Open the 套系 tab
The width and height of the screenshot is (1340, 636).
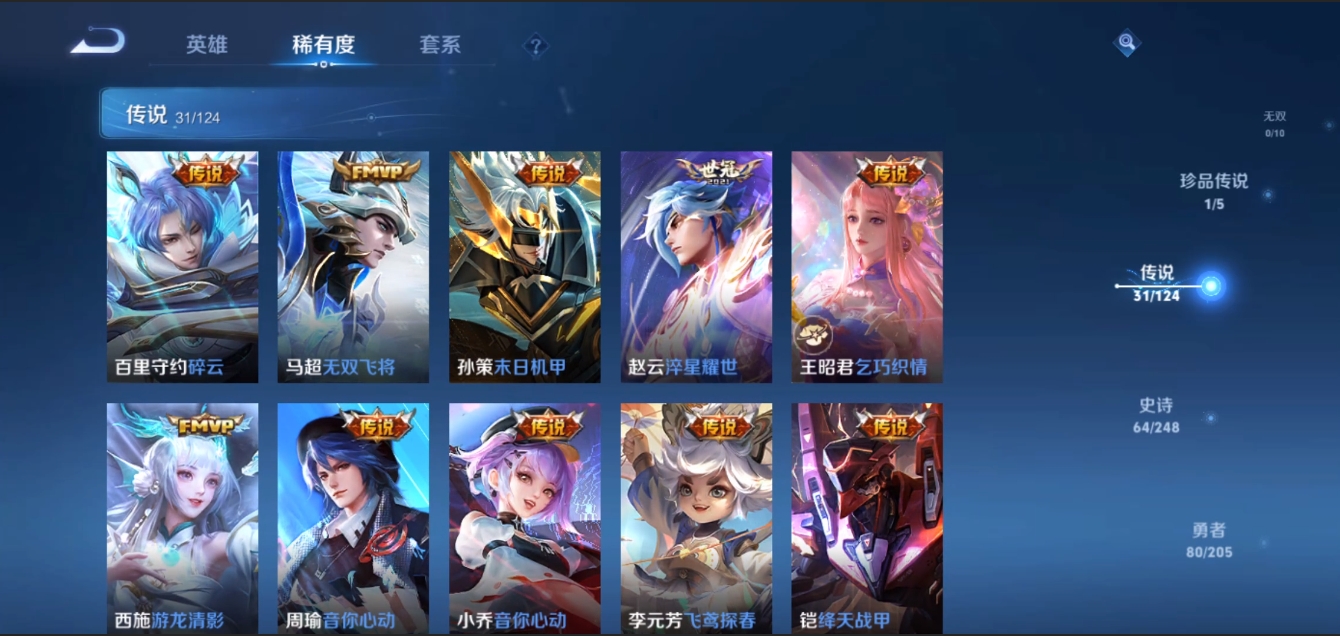tap(440, 45)
